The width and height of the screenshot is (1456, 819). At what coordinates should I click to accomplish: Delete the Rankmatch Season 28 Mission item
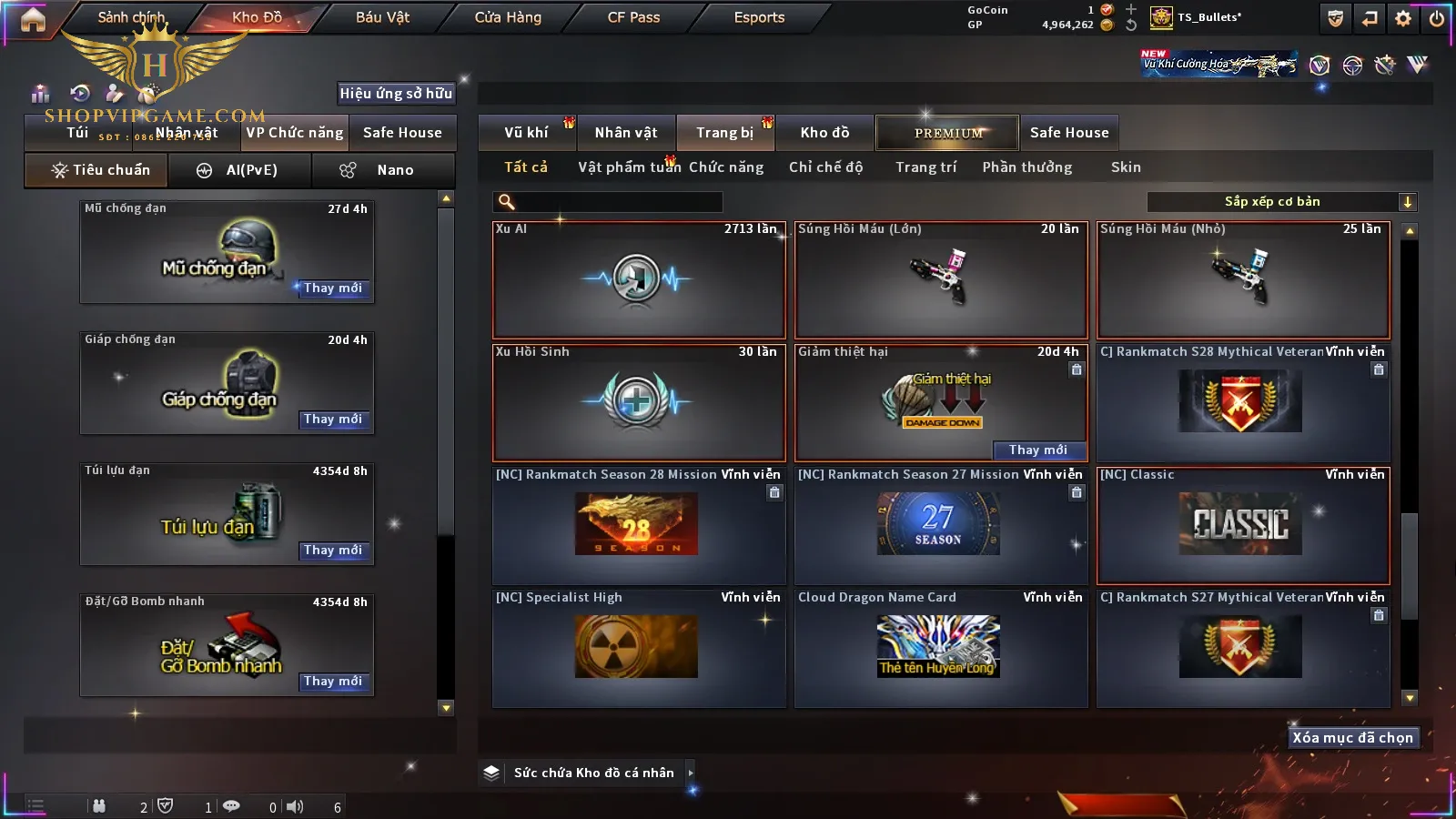tap(774, 492)
